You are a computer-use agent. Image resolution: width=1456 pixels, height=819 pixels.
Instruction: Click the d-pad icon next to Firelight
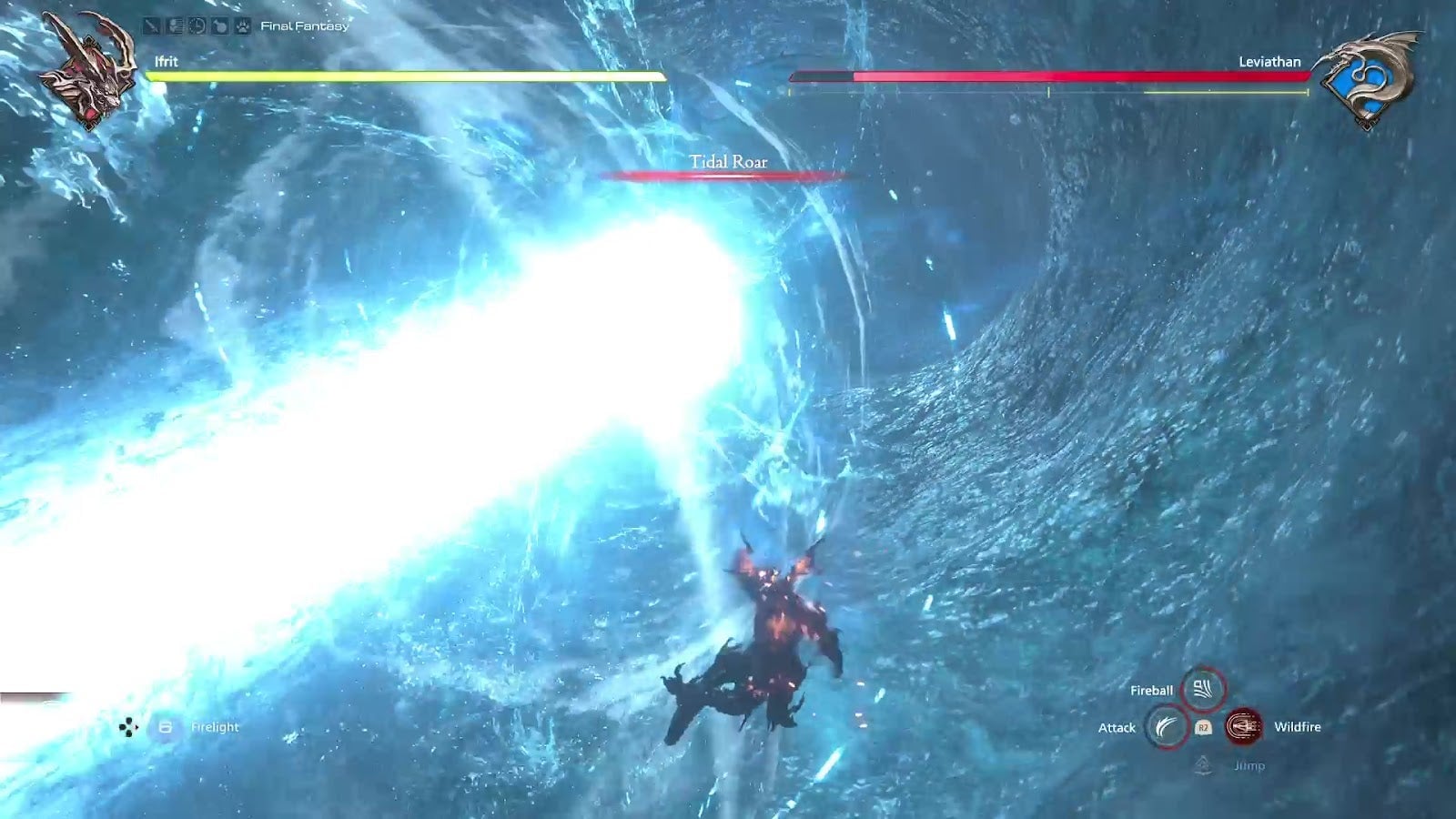tap(128, 727)
